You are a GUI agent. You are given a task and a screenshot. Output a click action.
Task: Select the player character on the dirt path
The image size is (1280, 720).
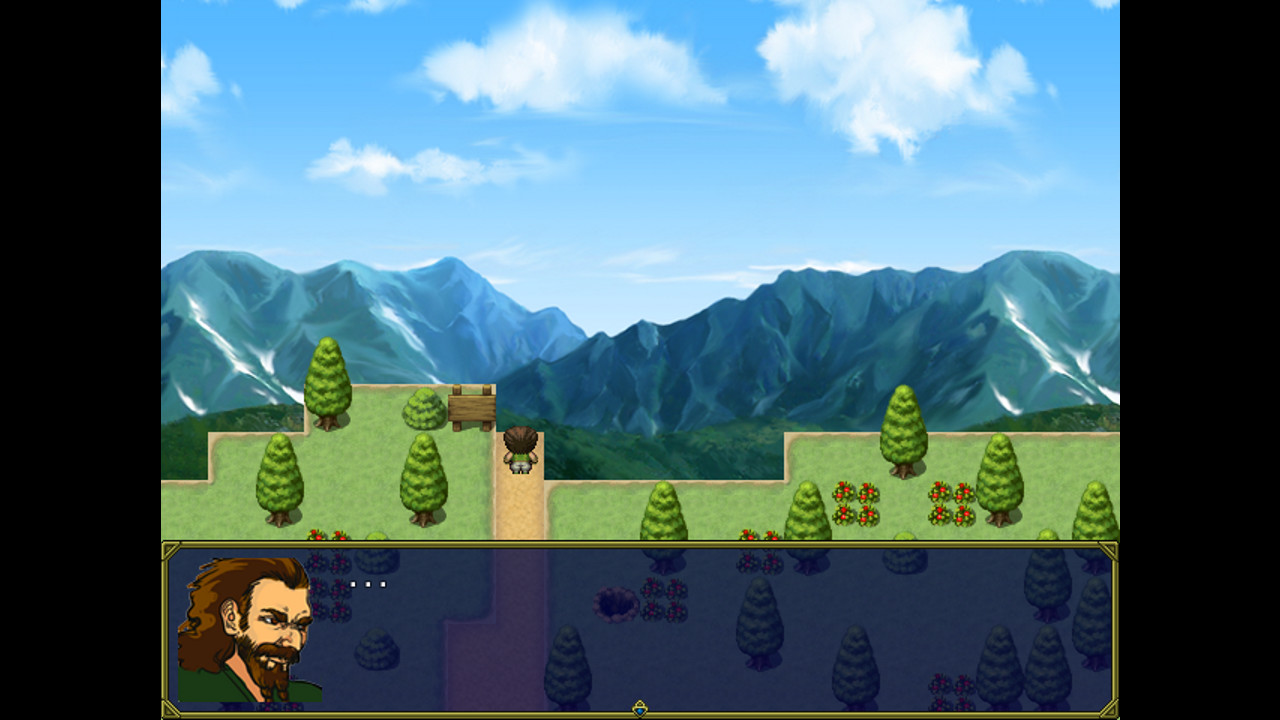pos(520,450)
